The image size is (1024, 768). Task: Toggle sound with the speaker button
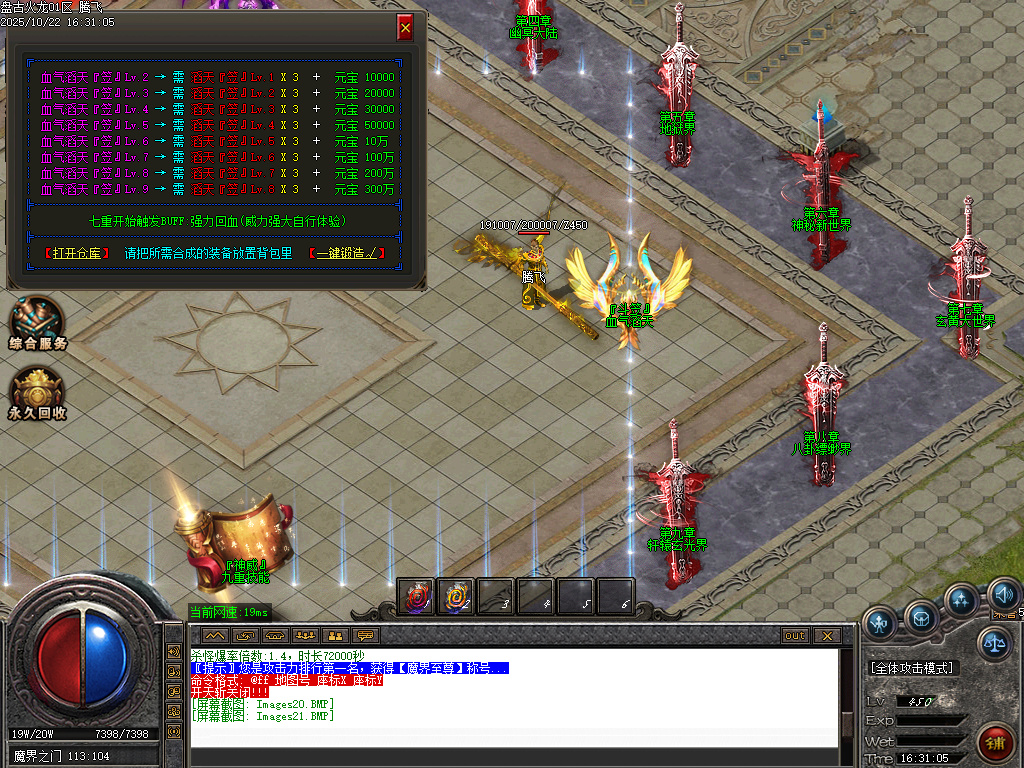pos(1003,596)
